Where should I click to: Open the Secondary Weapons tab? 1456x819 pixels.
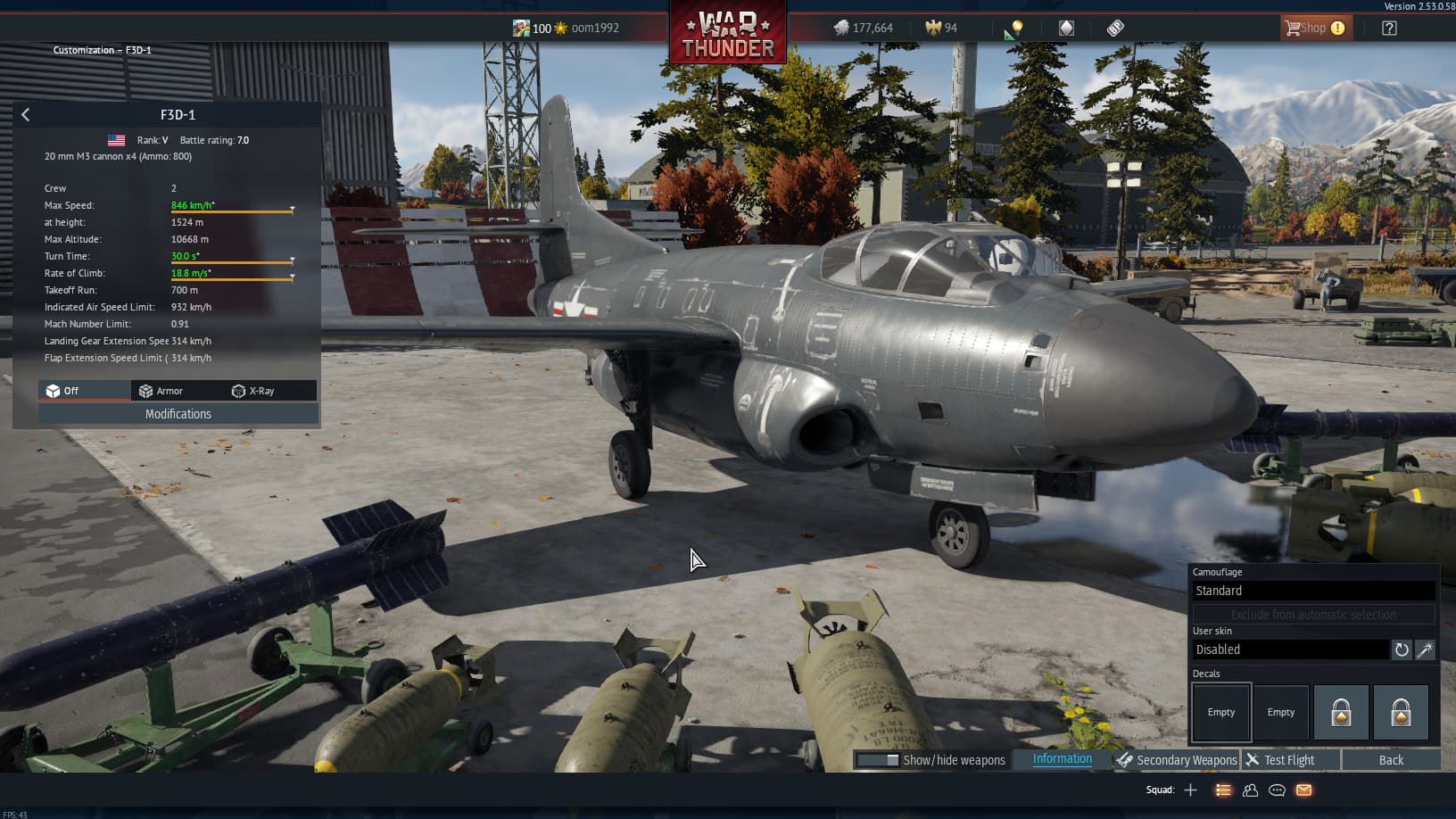(1185, 759)
